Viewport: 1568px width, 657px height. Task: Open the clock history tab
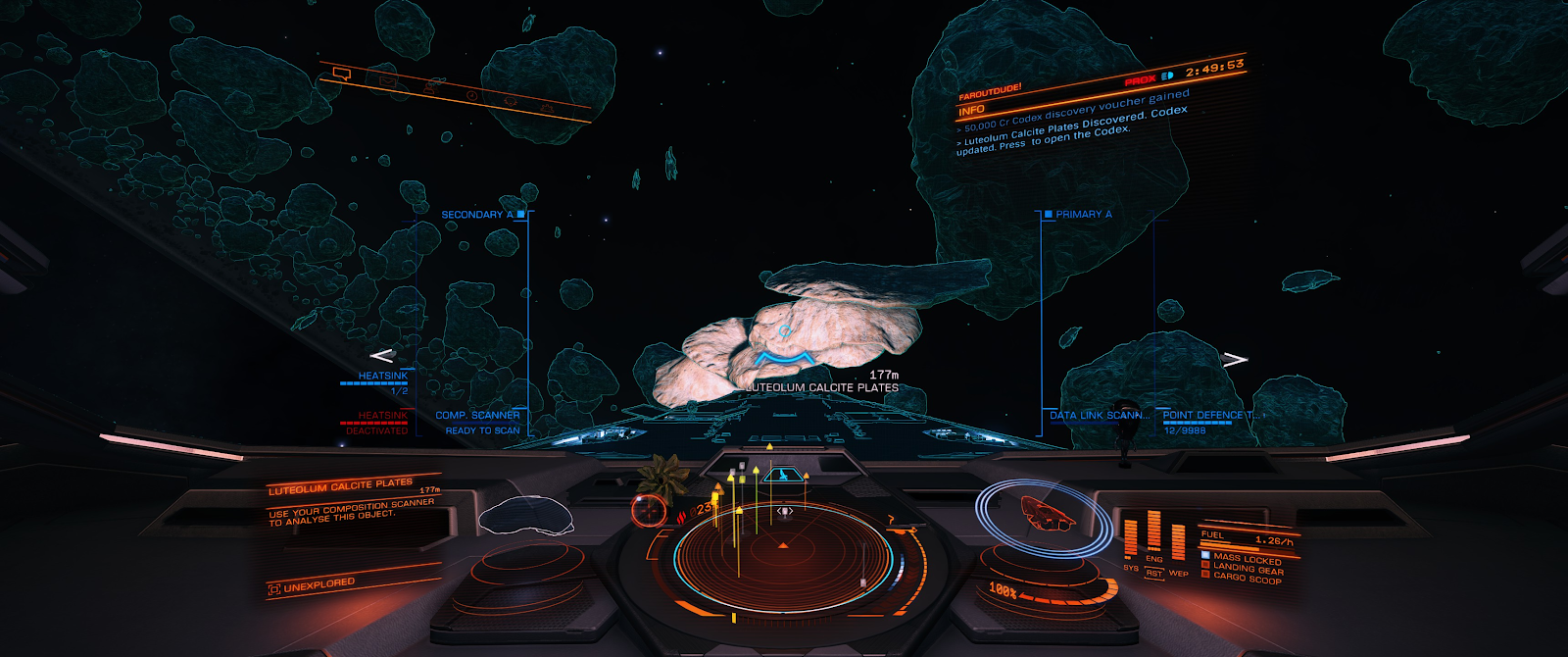[x=471, y=95]
